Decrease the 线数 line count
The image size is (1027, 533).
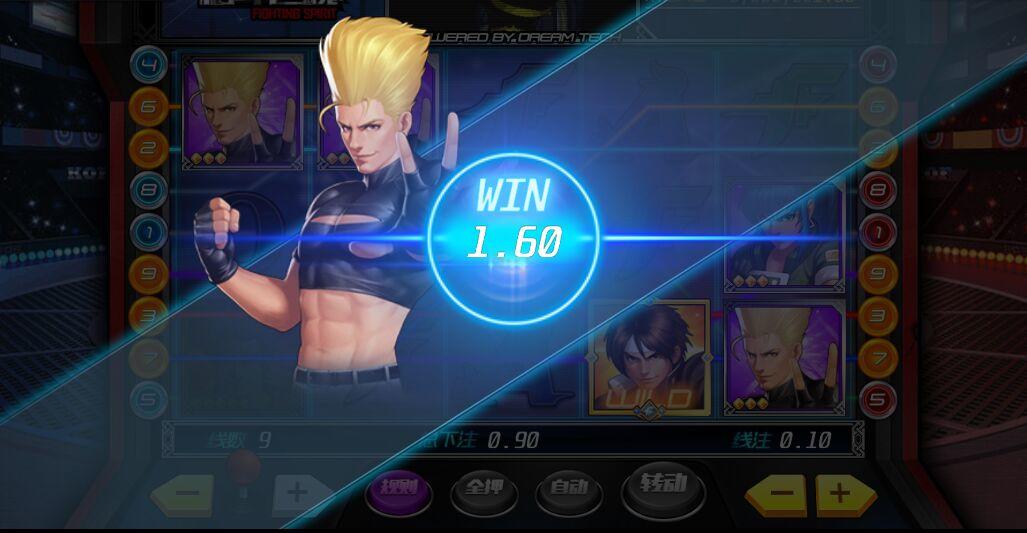[182, 492]
